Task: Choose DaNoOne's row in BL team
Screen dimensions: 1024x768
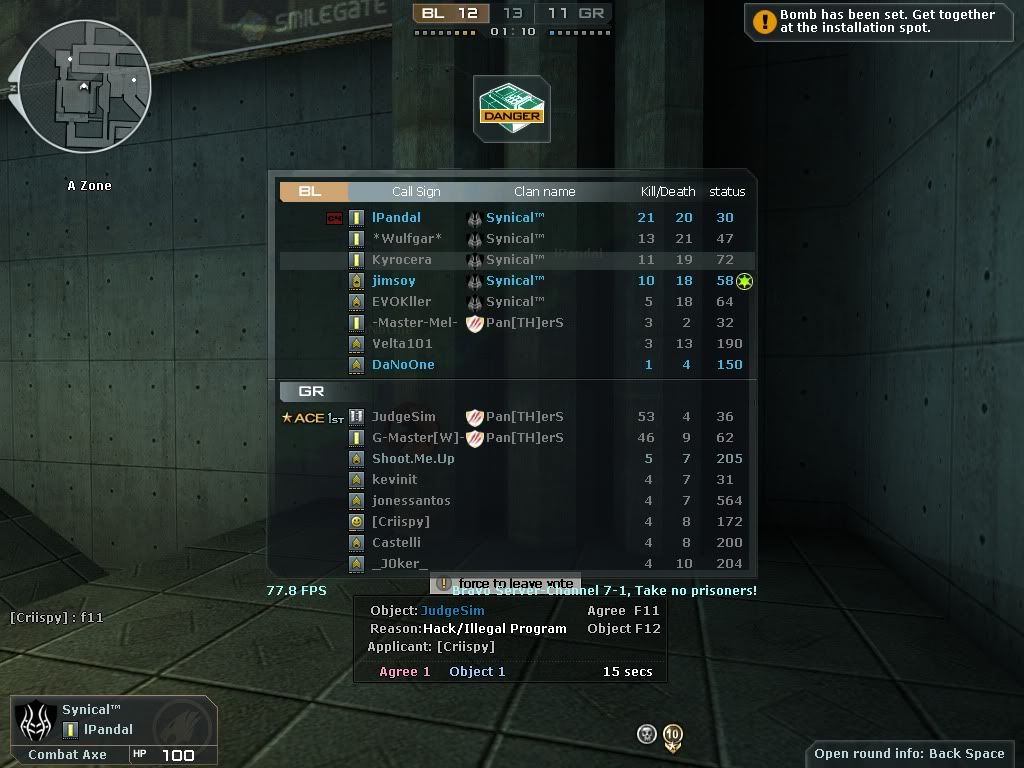Action: coord(403,365)
